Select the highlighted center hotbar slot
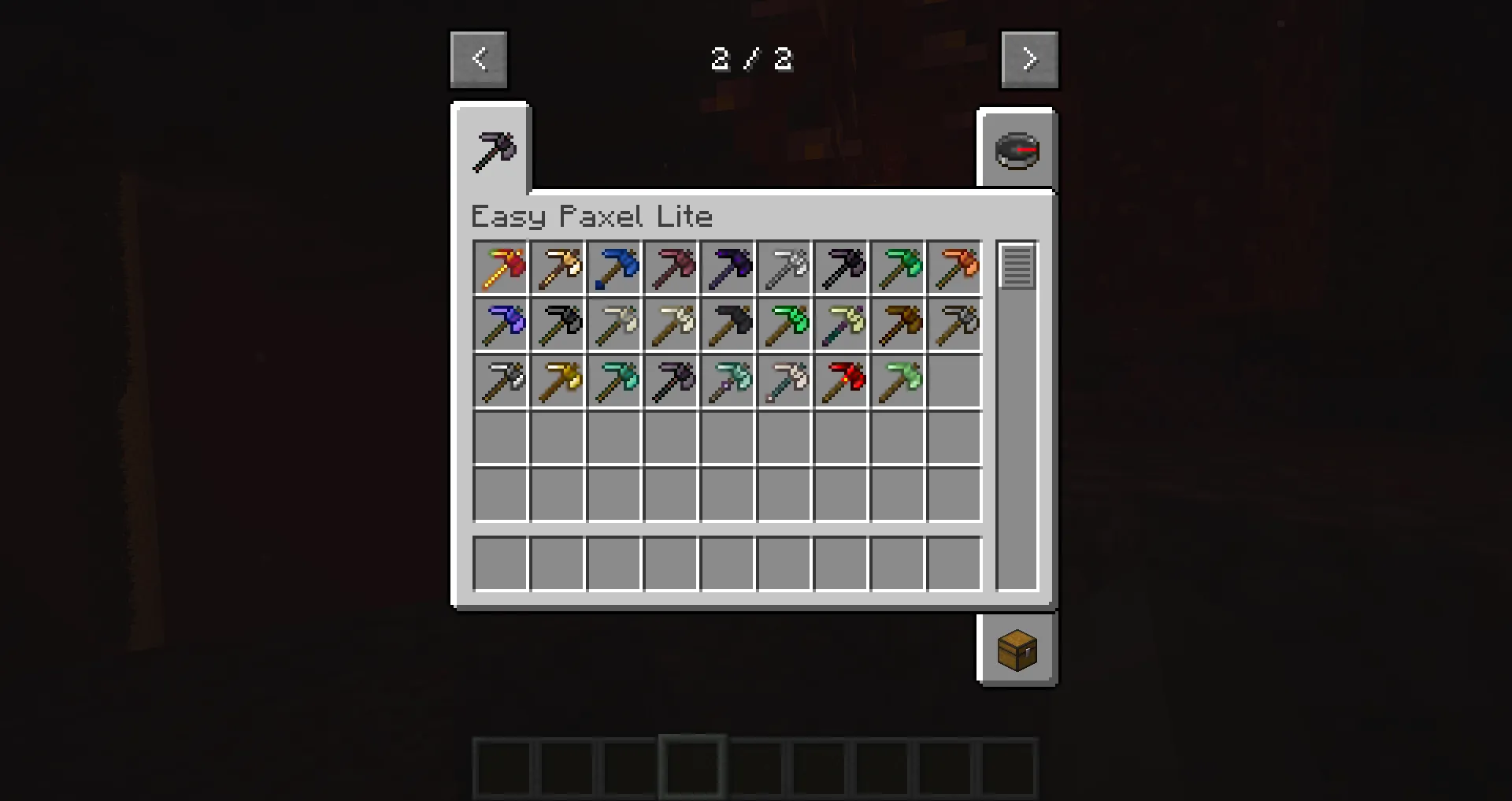 coord(691,768)
